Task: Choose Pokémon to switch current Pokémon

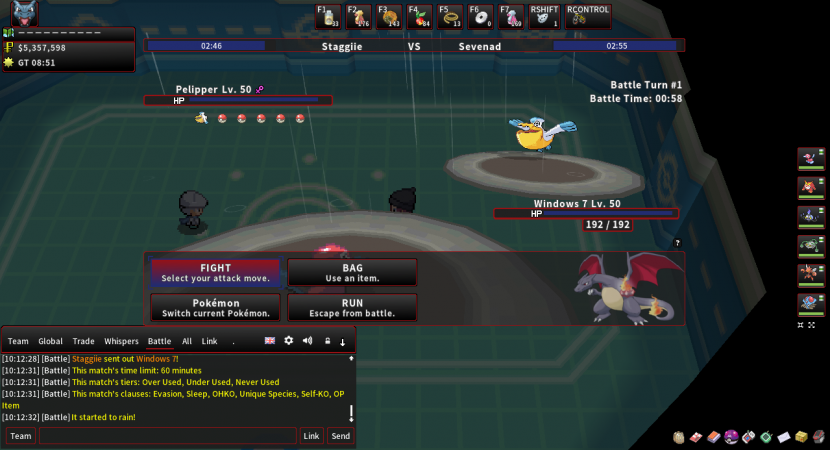Action: (215, 307)
